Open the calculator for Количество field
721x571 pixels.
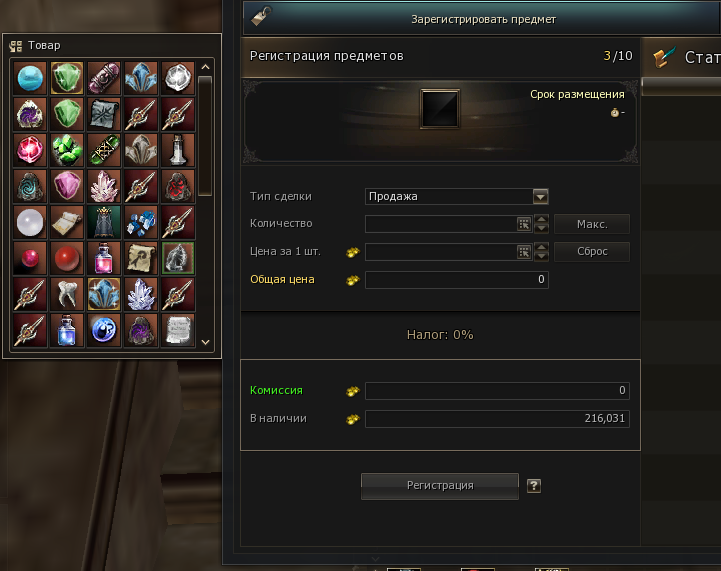tap(523, 224)
